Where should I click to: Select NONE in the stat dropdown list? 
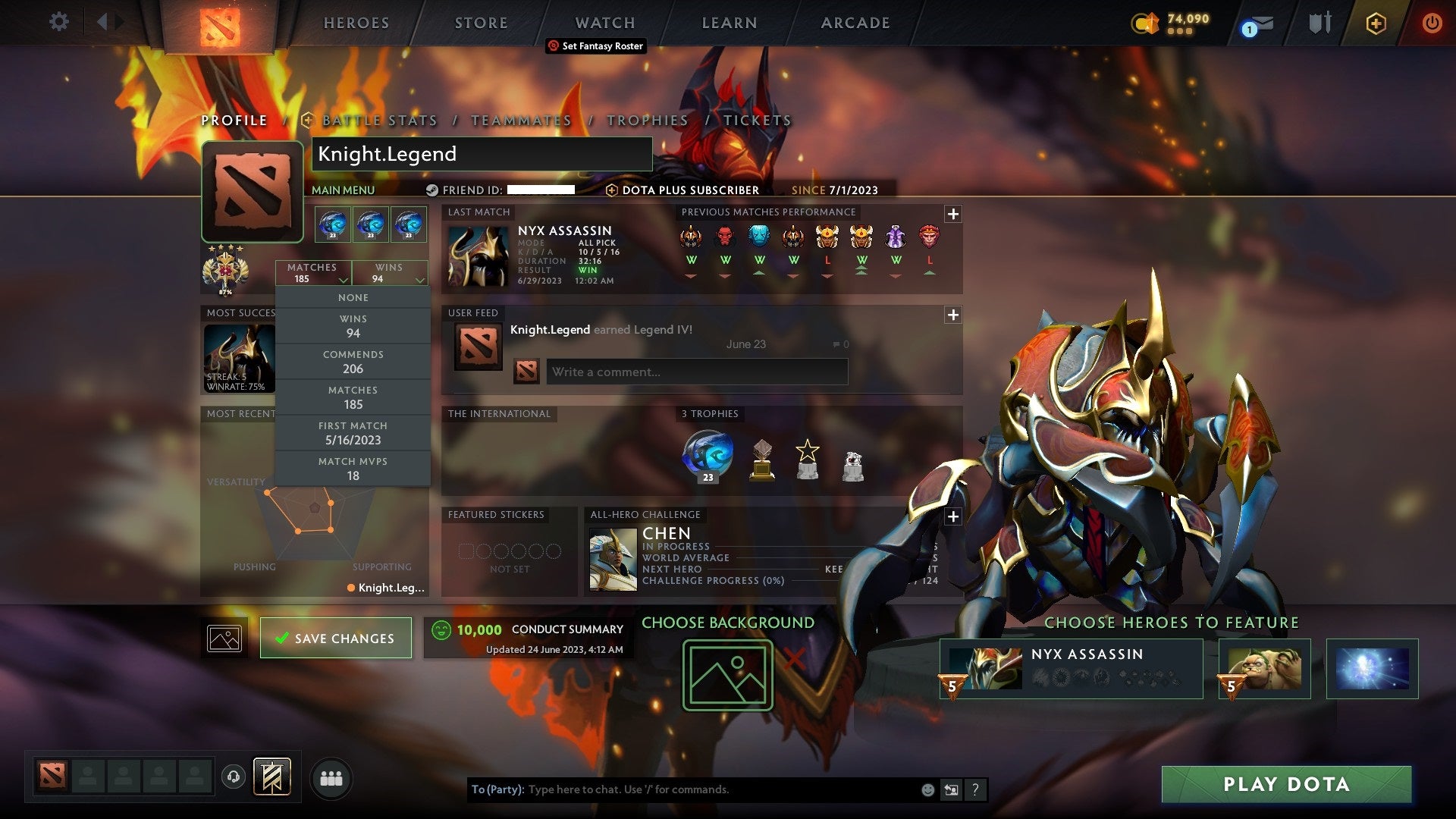pyautogui.click(x=353, y=297)
